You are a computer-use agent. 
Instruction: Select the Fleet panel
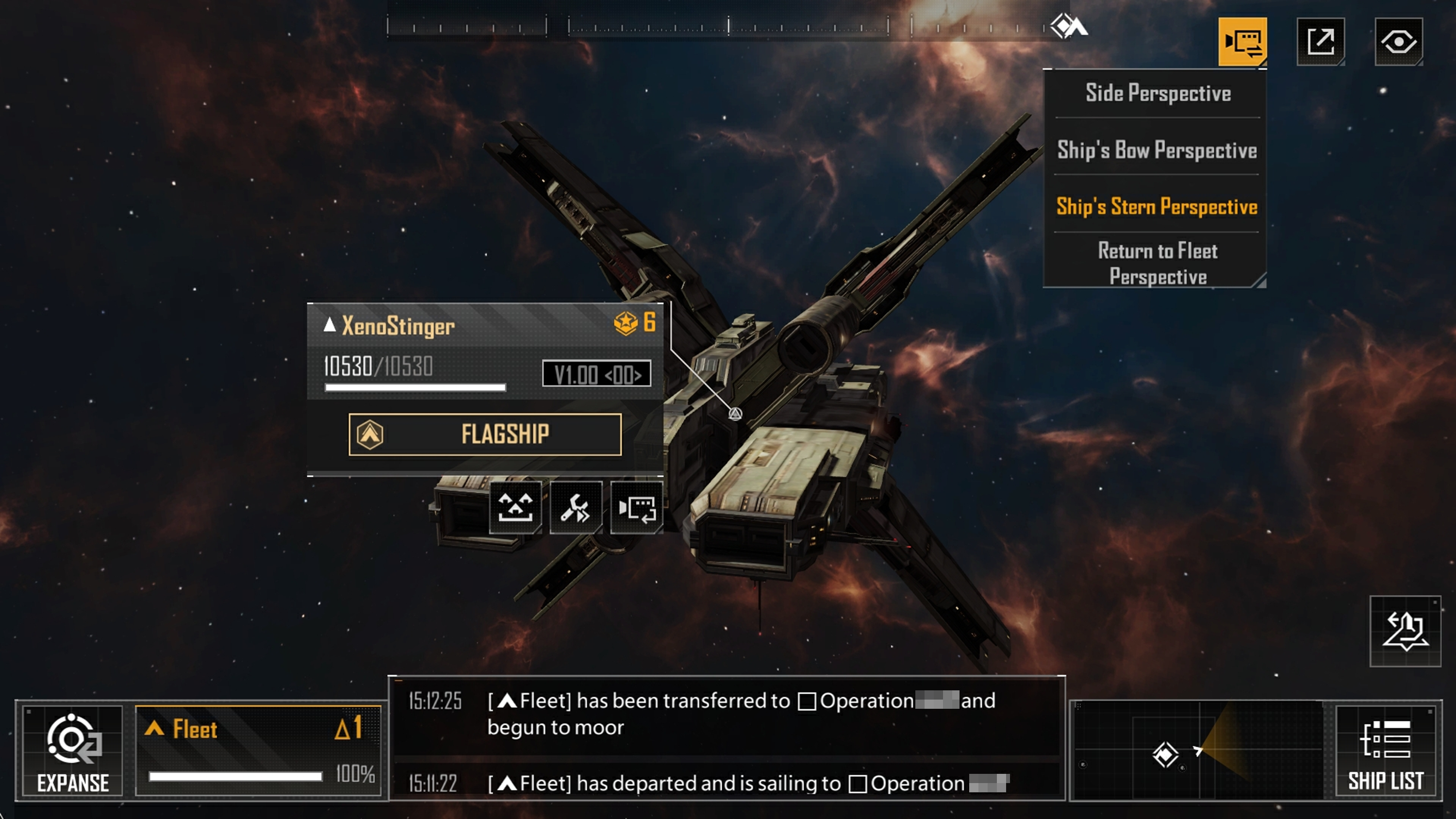(x=258, y=751)
